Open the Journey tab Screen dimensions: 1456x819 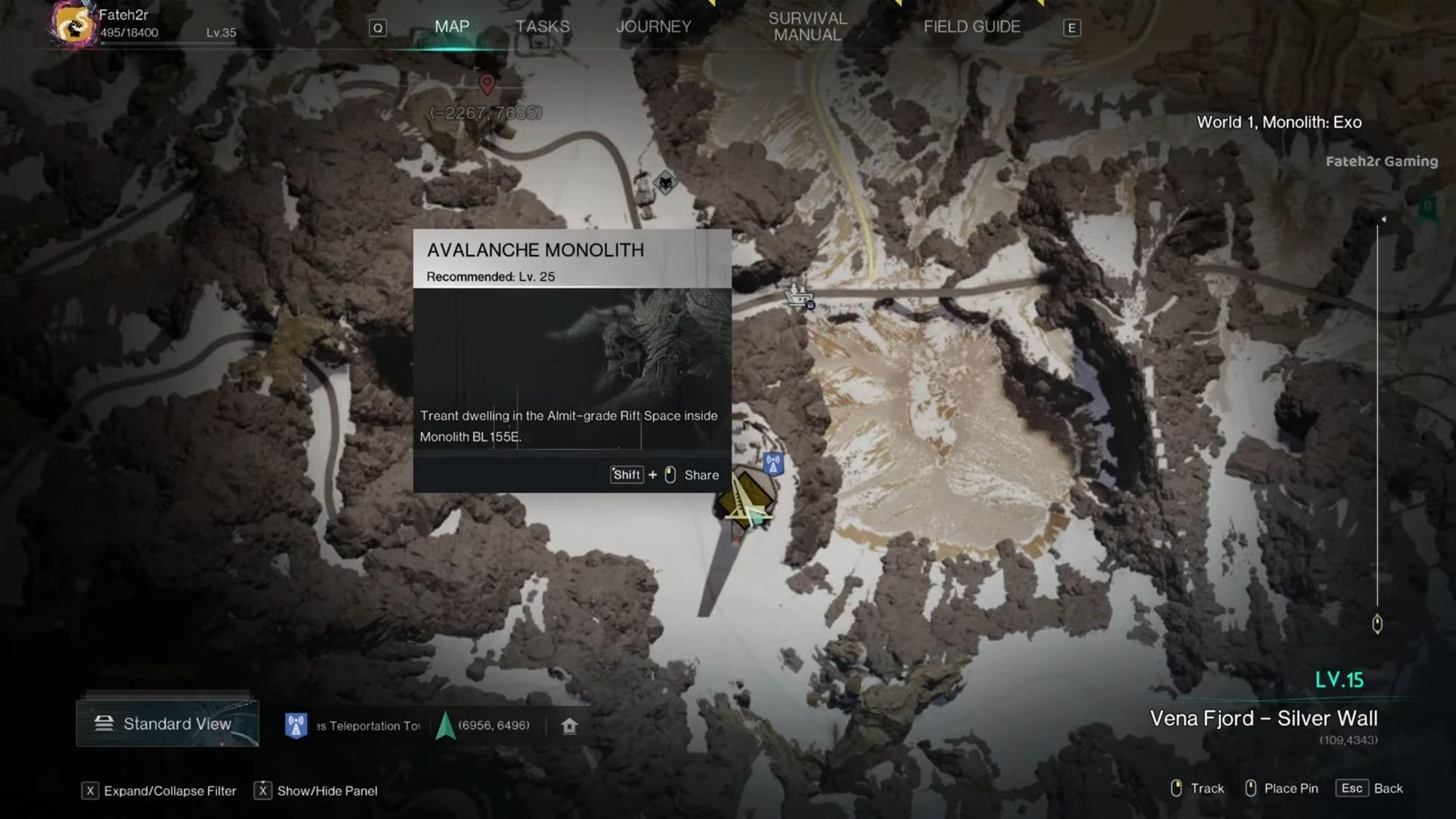point(654,27)
